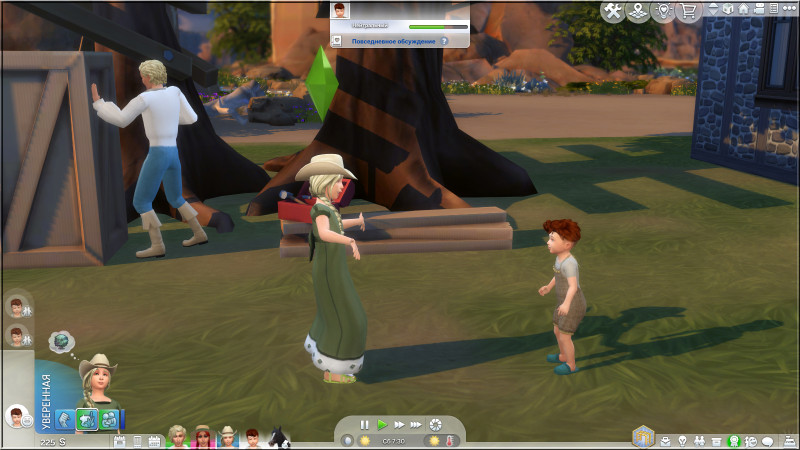Click the question mark next to 'Повседневное обсуждение'
800x450 pixels.
point(443,41)
